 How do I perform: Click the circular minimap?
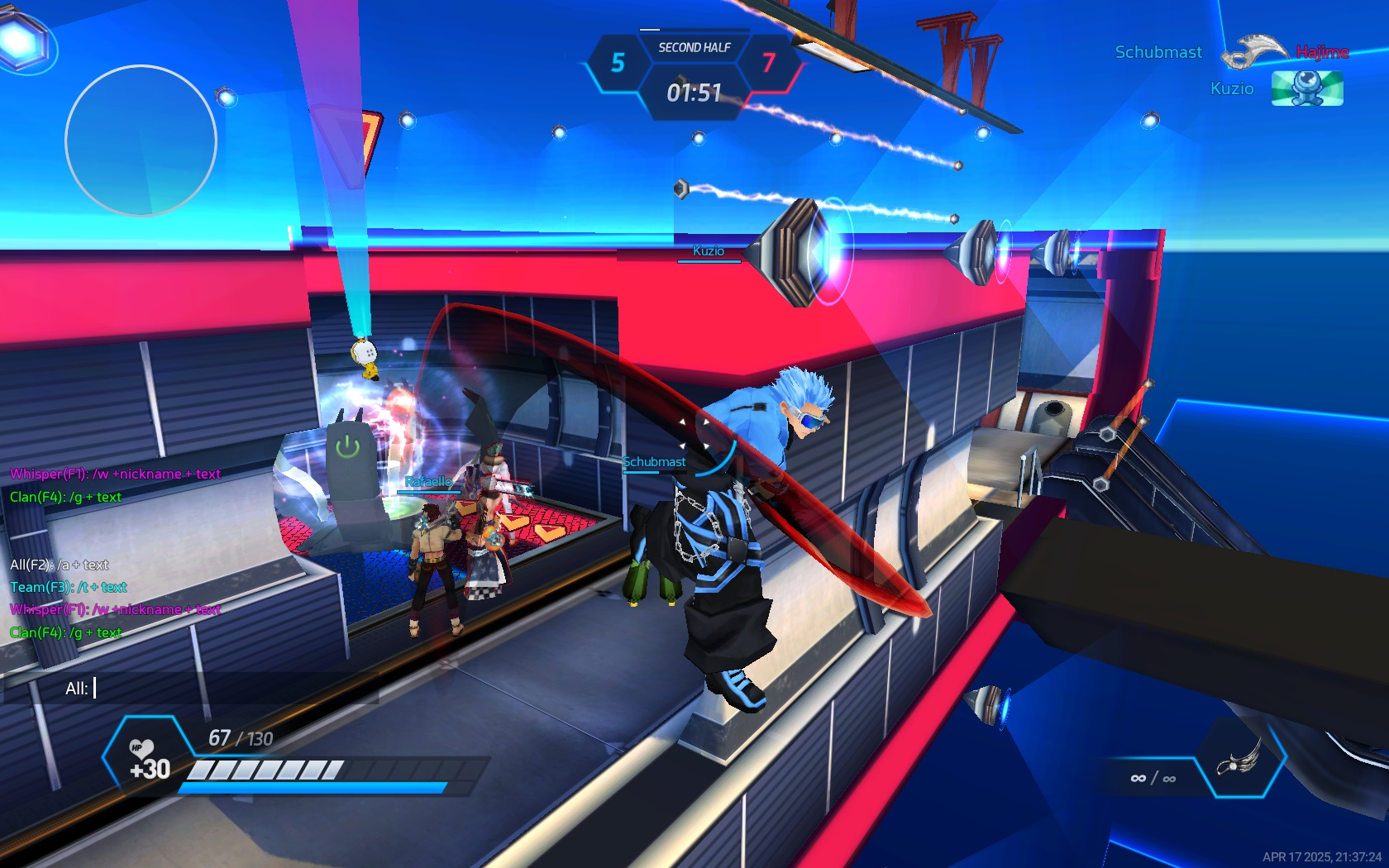tap(141, 141)
